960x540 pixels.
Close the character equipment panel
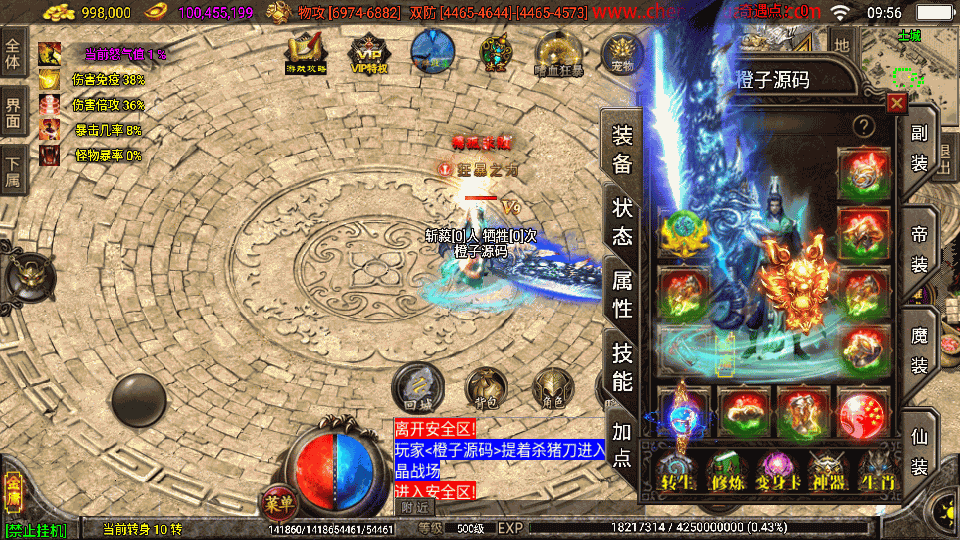tap(897, 103)
